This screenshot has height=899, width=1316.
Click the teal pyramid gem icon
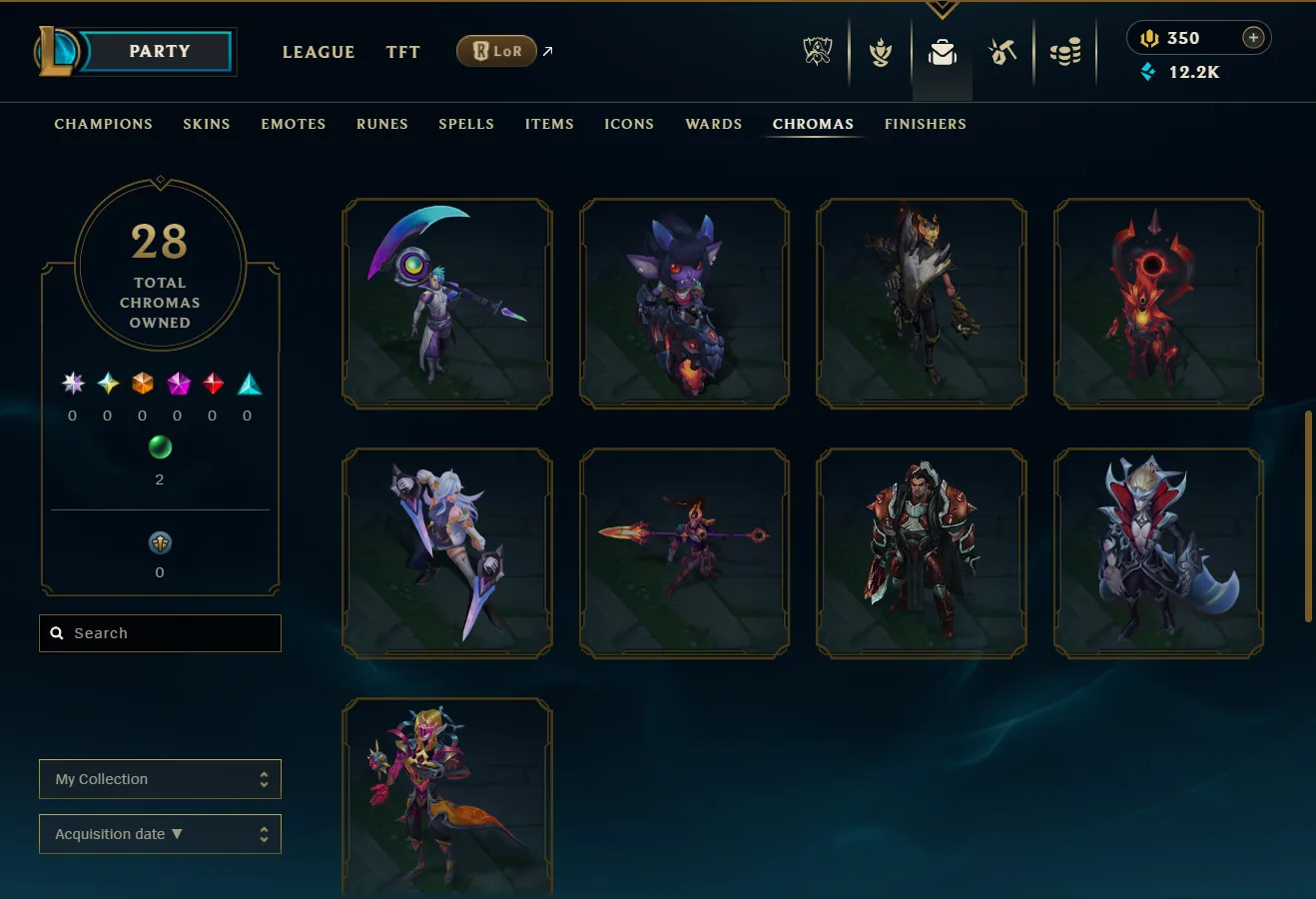[x=248, y=383]
